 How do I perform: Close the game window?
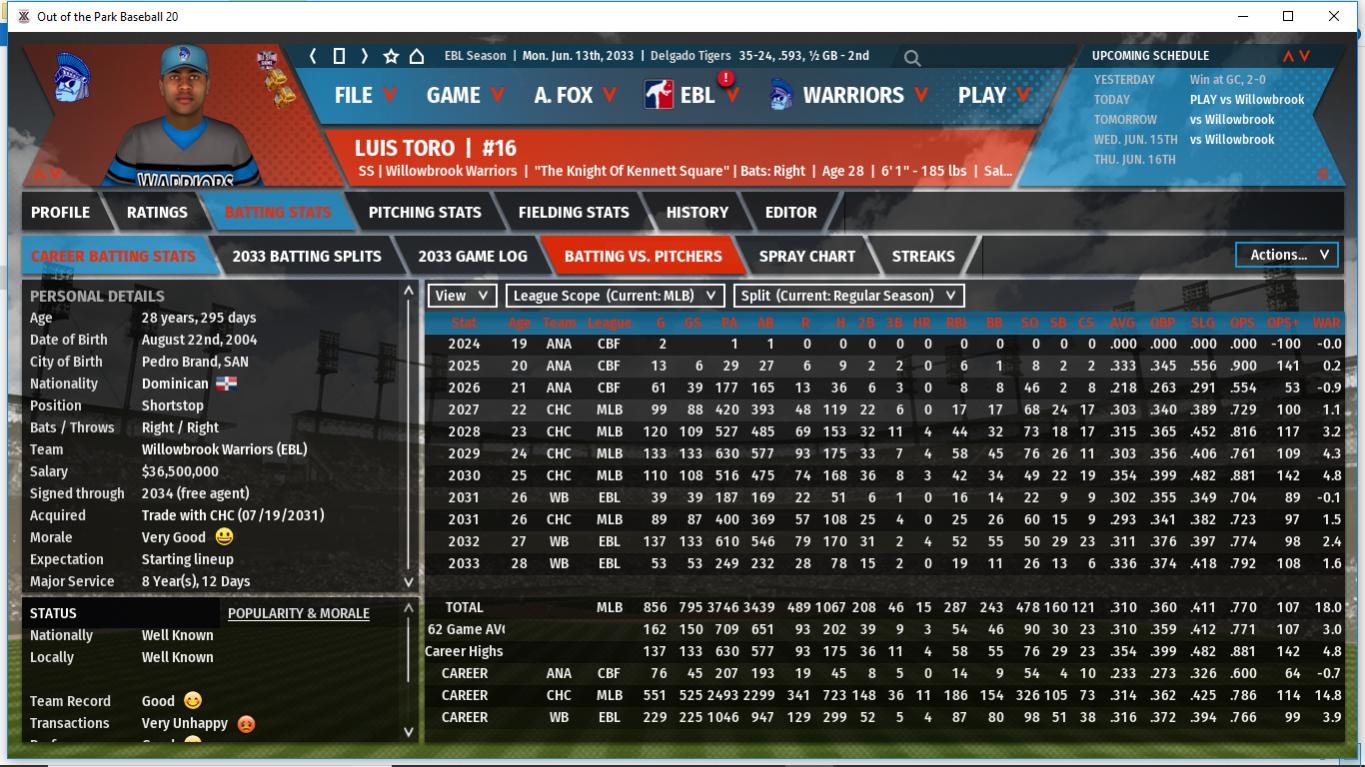point(1334,16)
